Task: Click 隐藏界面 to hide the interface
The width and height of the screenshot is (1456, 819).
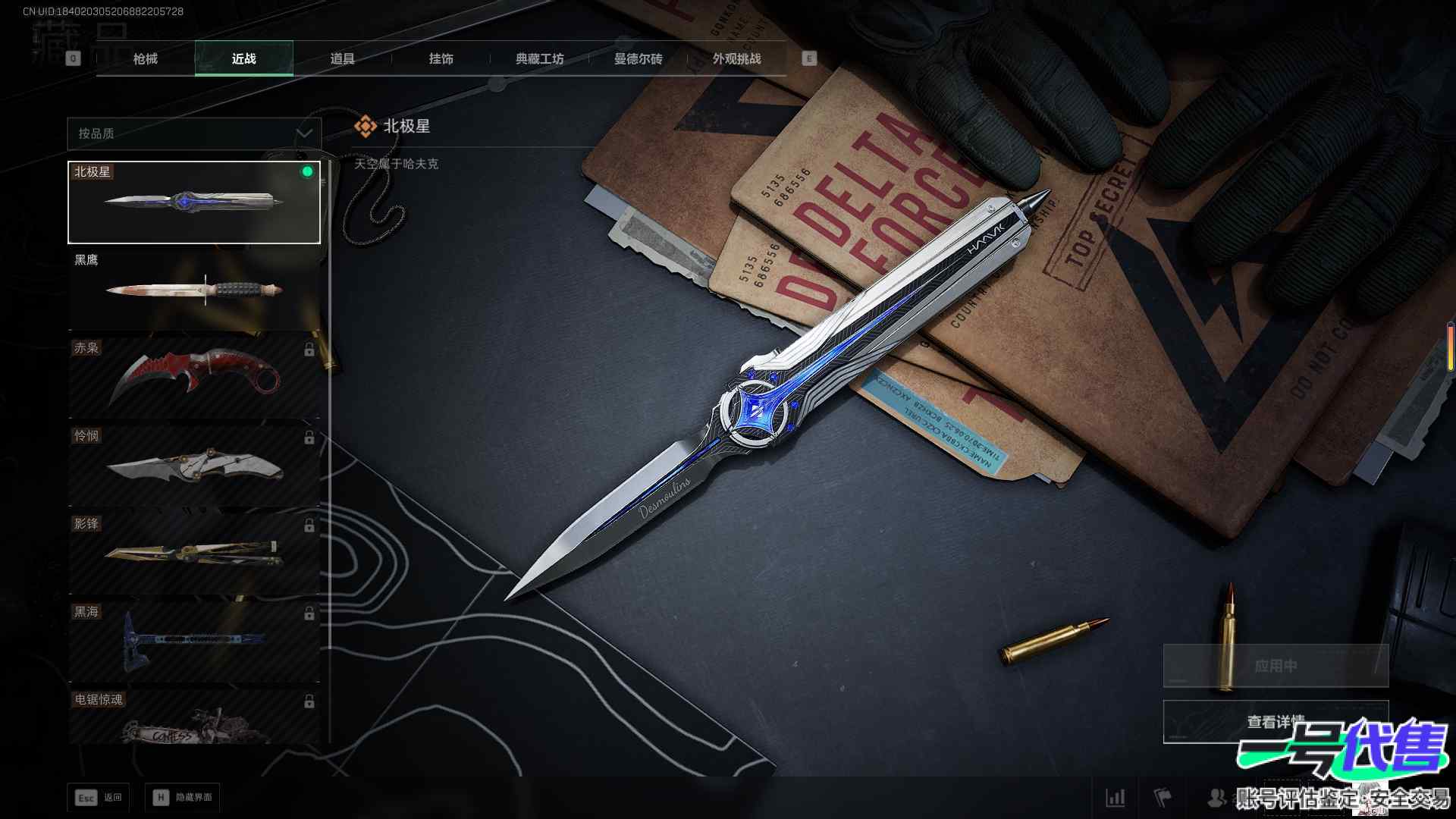Action: coord(183,798)
